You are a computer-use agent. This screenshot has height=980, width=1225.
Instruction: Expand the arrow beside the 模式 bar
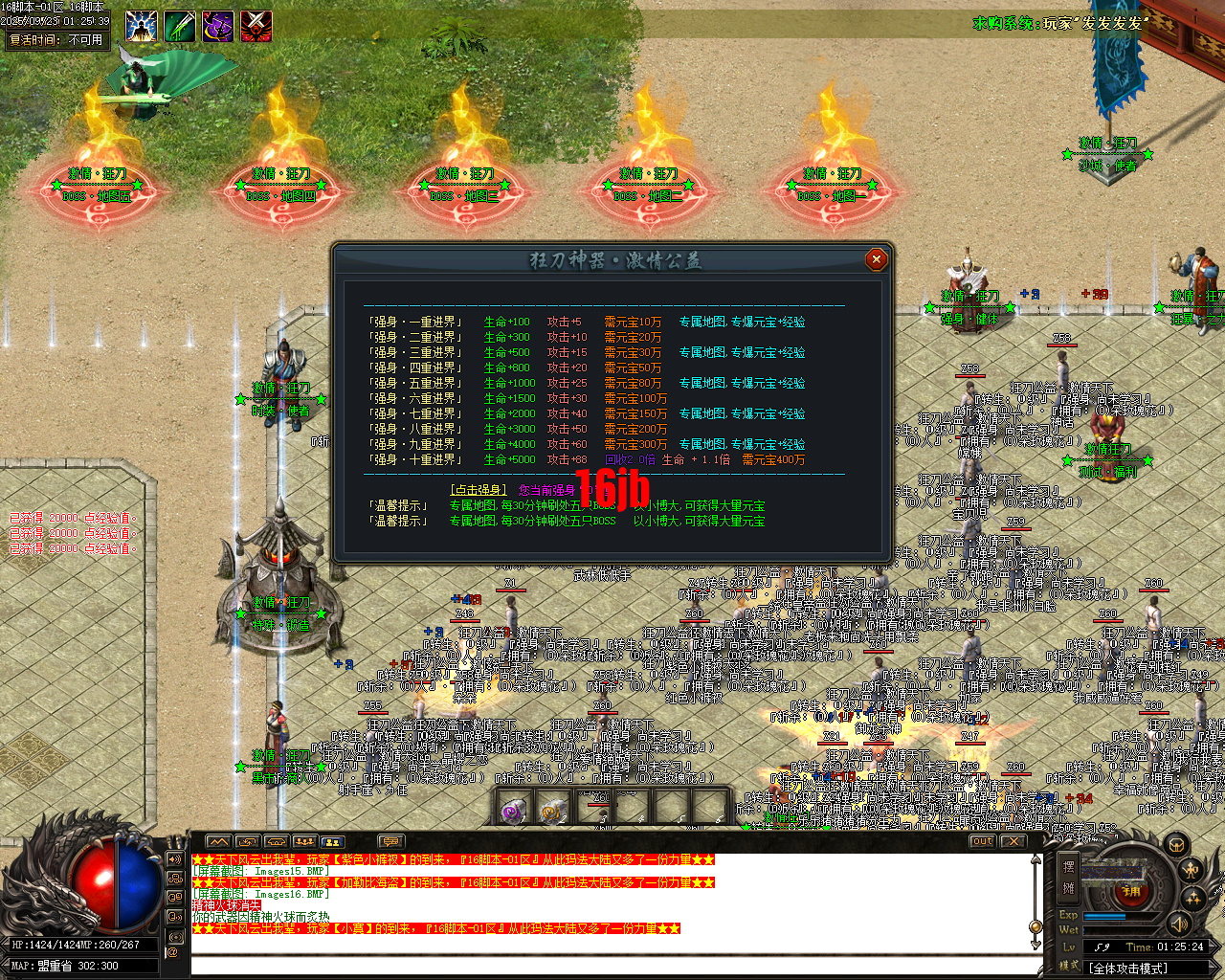pos(1212,967)
